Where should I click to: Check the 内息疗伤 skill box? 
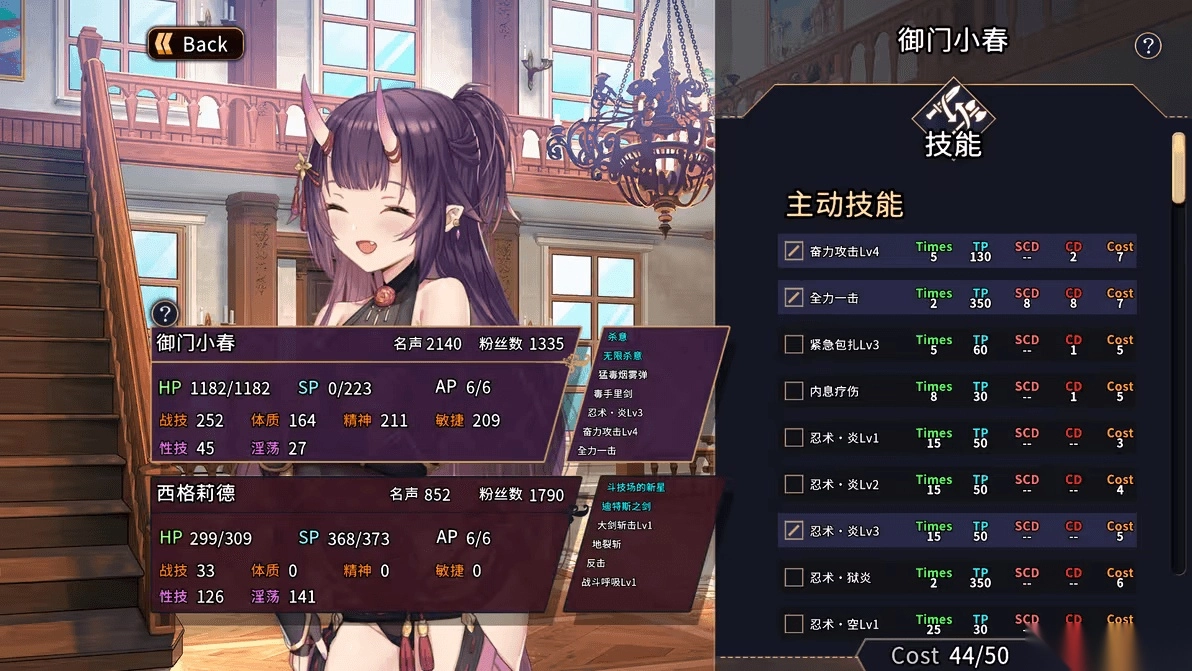click(794, 391)
